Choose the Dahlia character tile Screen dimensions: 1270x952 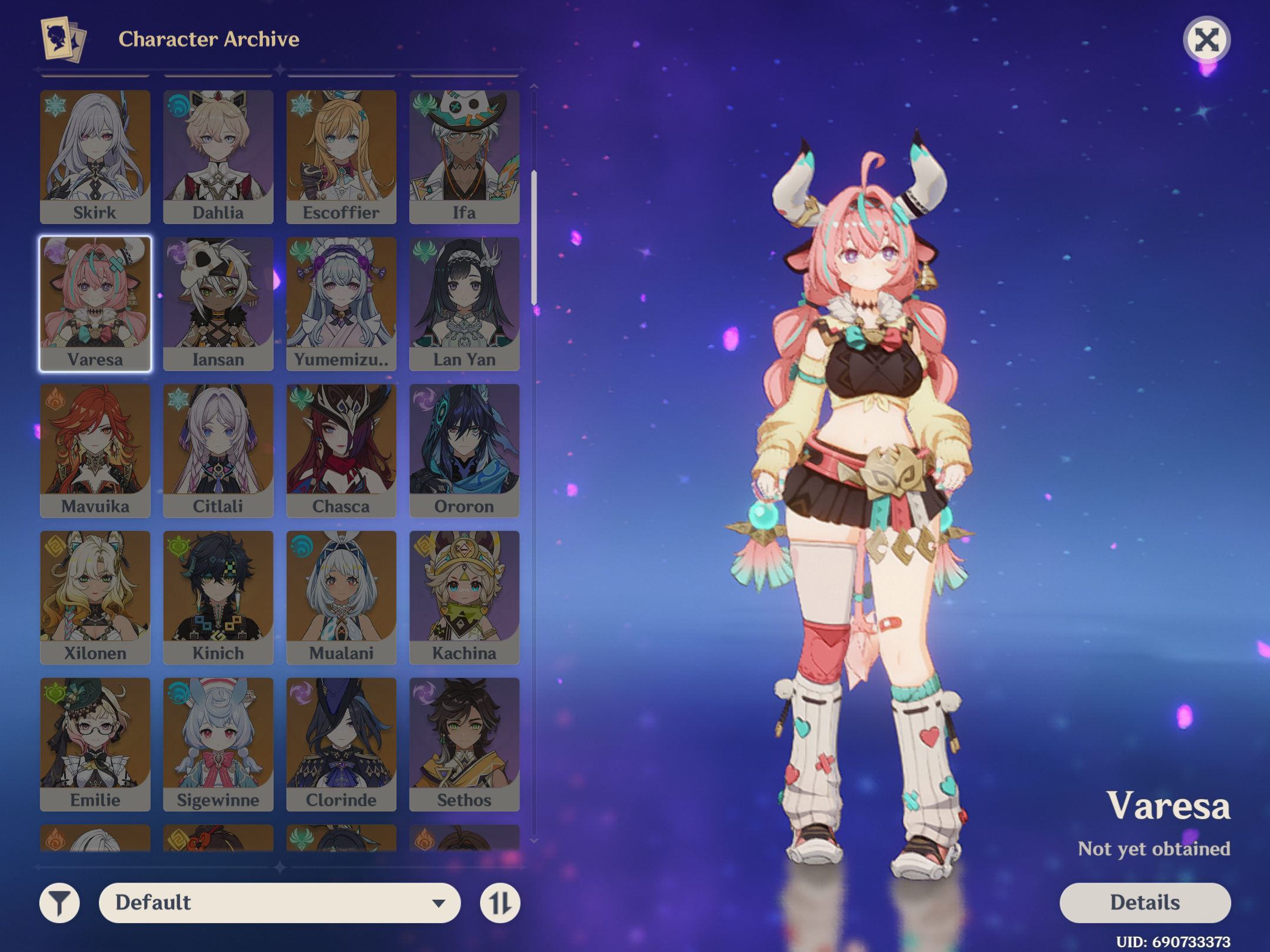(218, 156)
